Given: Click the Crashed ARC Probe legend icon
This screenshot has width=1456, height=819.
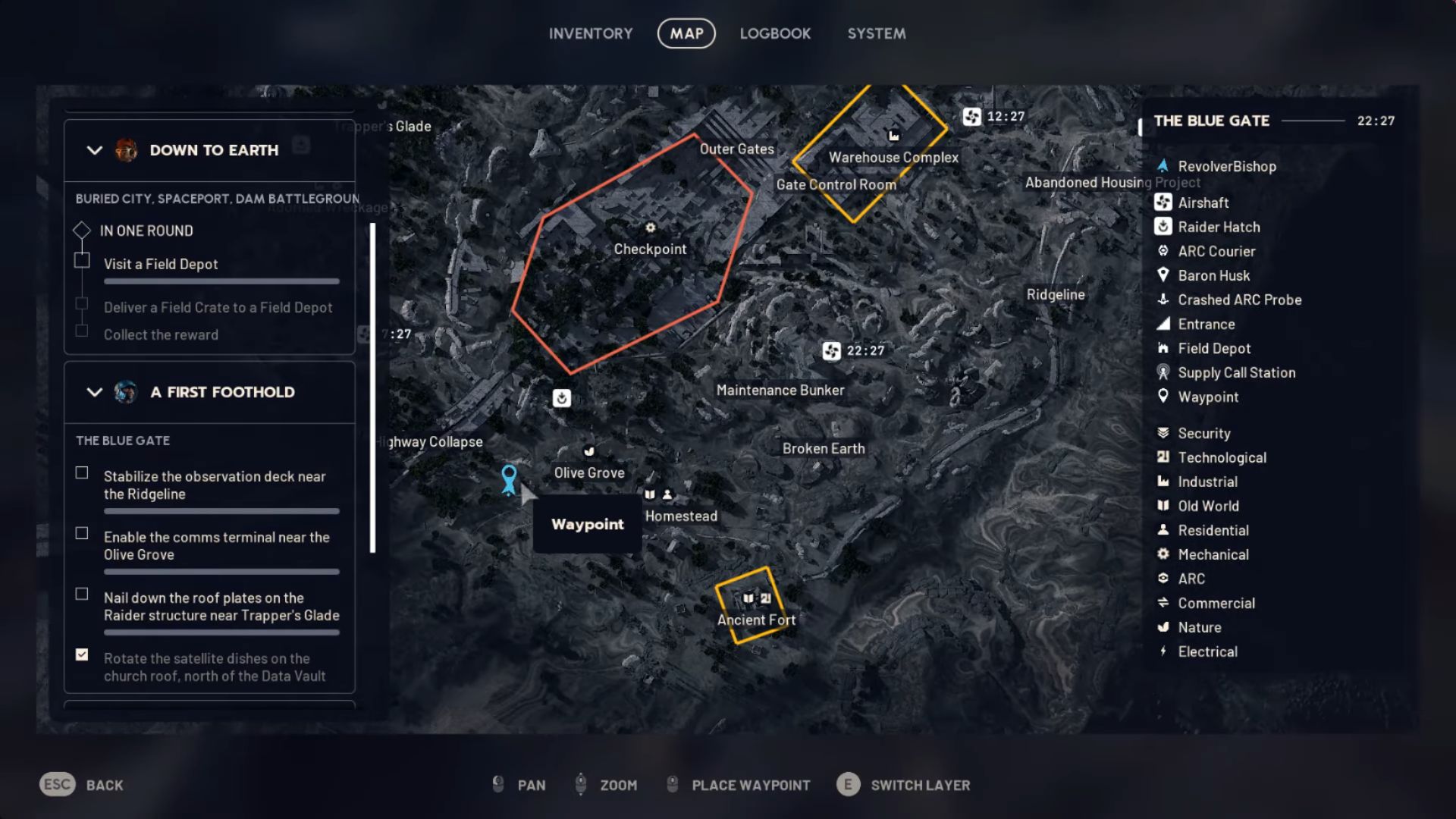Looking at the screenshot, I should tap(1163, 300).
